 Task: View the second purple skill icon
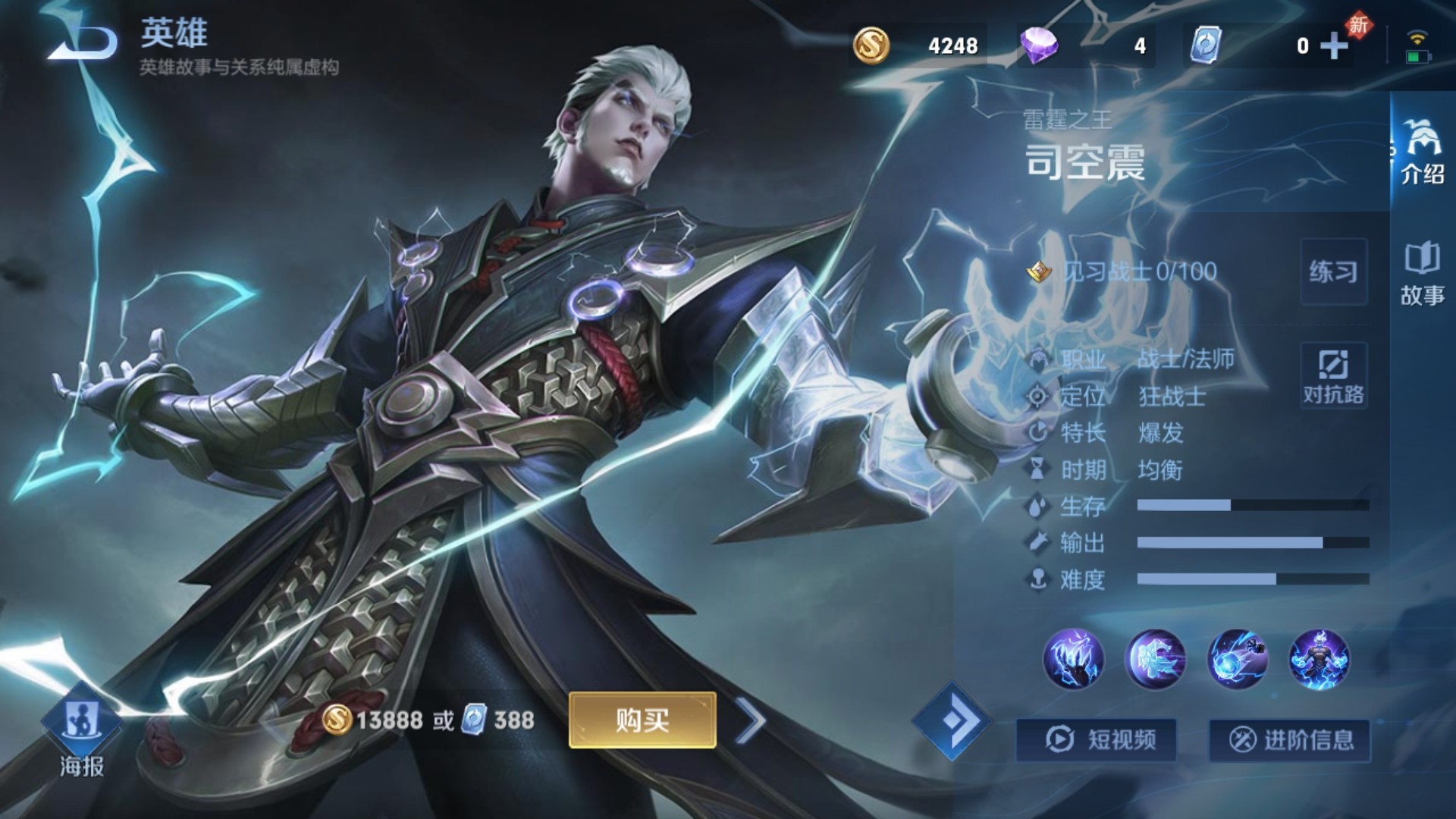pos(1155,659)
